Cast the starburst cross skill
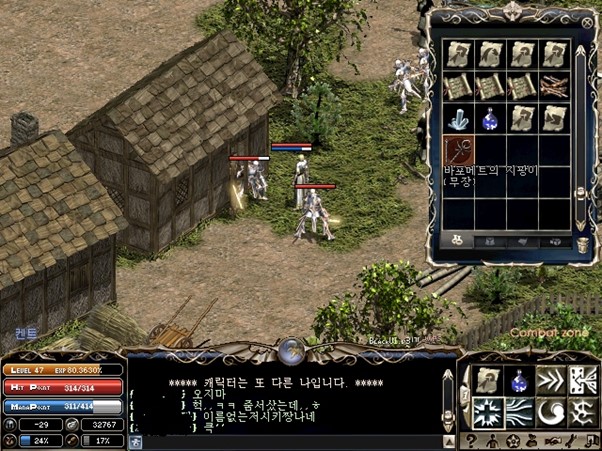This screenshot has width=602, height=451. (x=487, y=412)
